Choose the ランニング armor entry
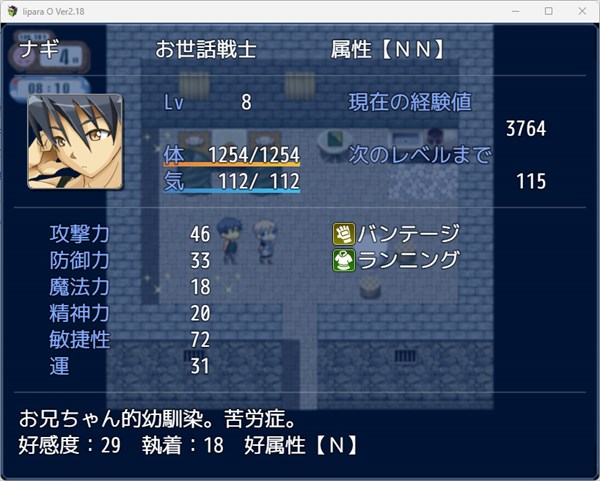Image resolution: width=600 pixels, height=481 pixels. pyautogui.click(x=397, y=260)
